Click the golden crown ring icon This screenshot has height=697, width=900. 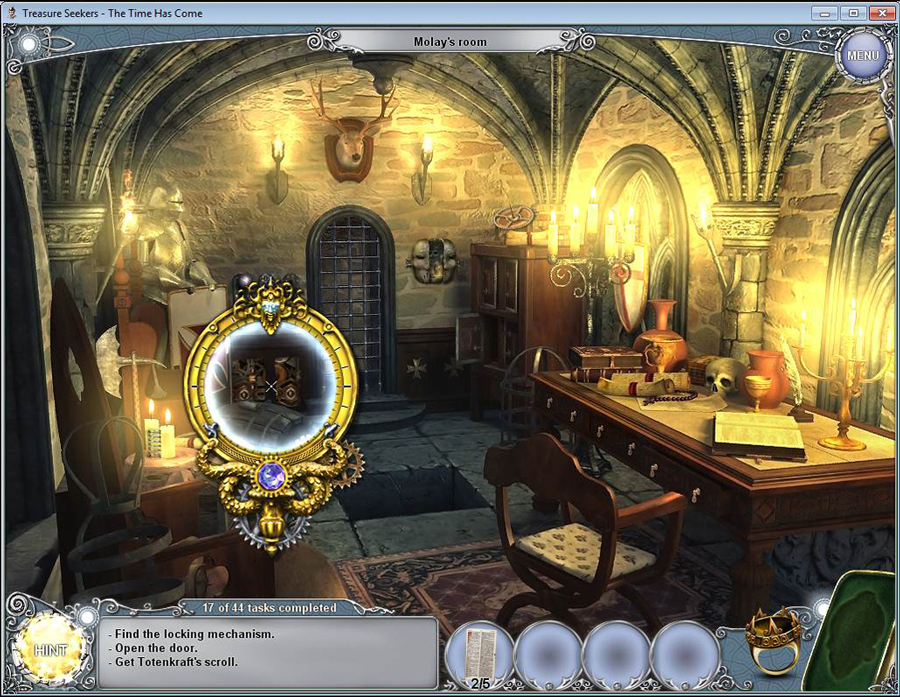click(773, 638)
